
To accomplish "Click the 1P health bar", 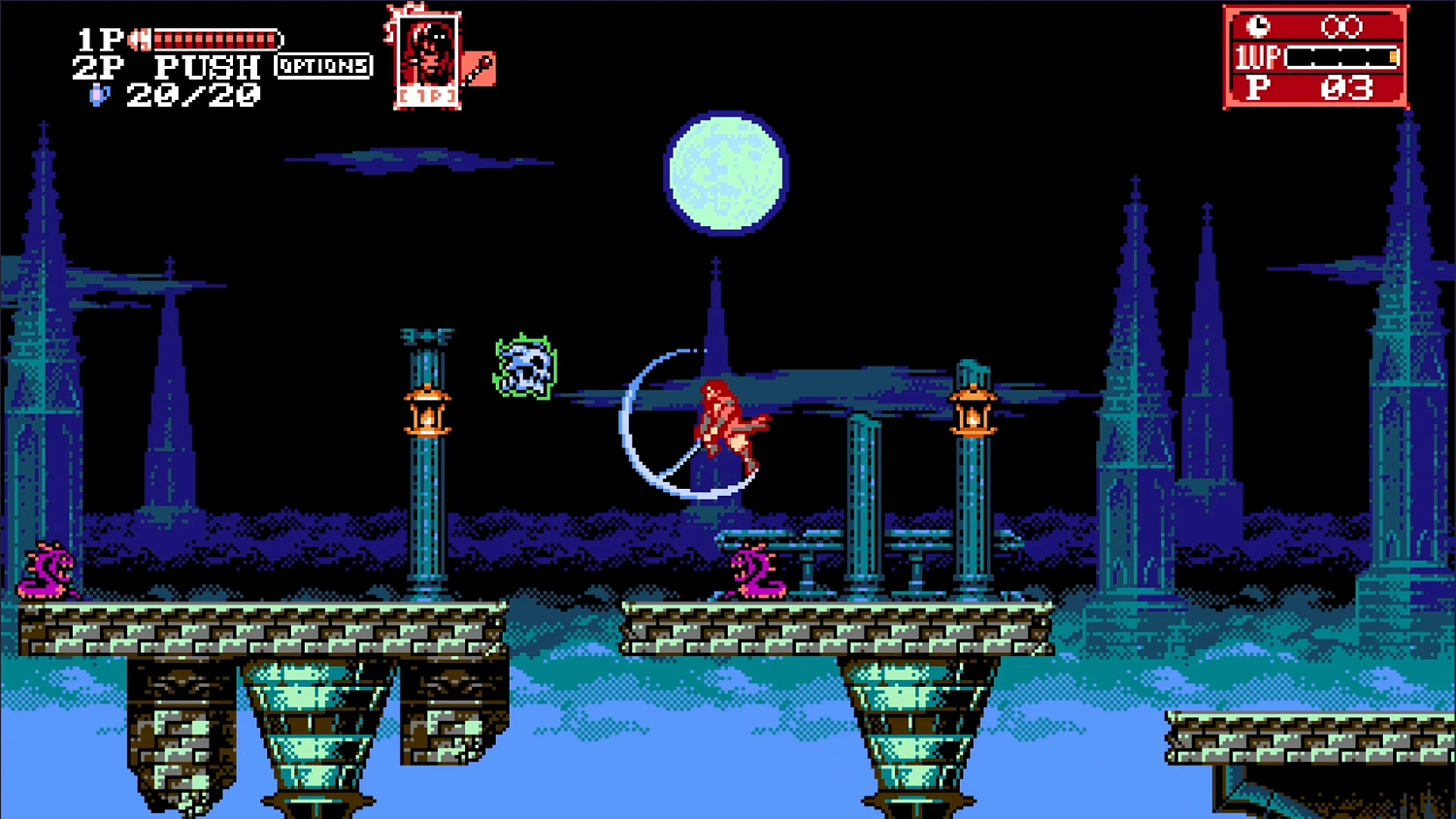I will [x=215, y=37].
